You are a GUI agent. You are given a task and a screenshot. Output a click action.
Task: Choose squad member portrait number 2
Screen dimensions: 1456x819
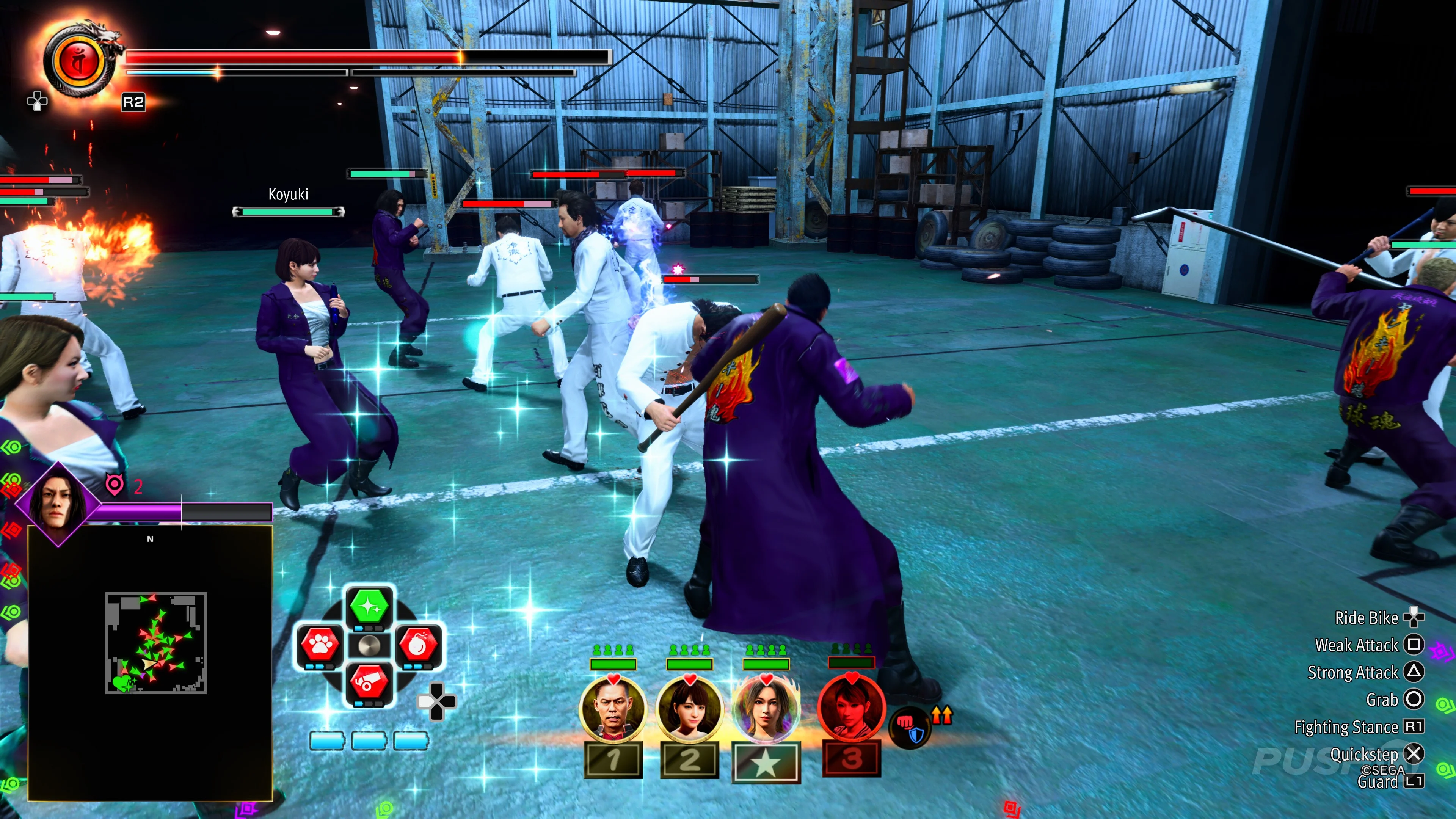pyautogui.click(x=690, y=709)
